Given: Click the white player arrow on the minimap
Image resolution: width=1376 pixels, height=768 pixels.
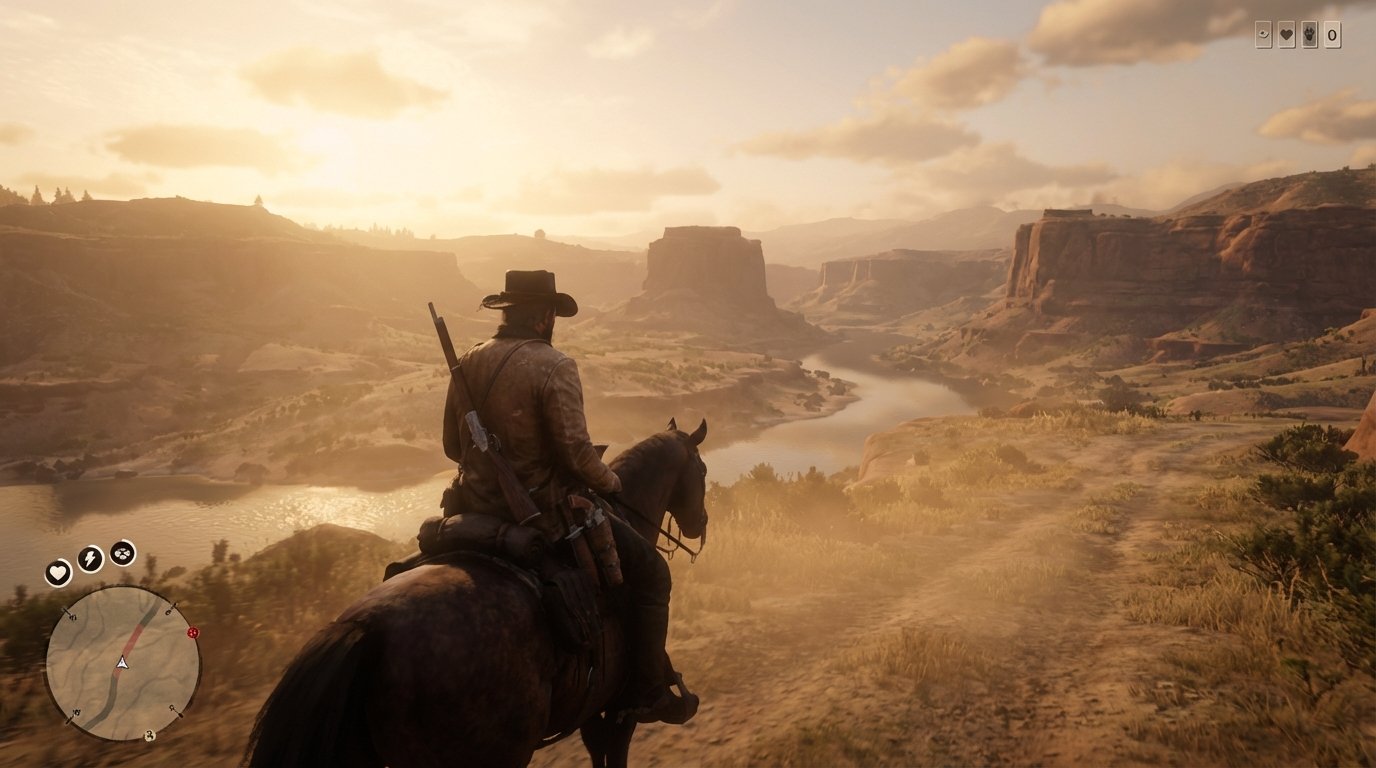Looking at the screenshot, I should (x=122, y=663).
